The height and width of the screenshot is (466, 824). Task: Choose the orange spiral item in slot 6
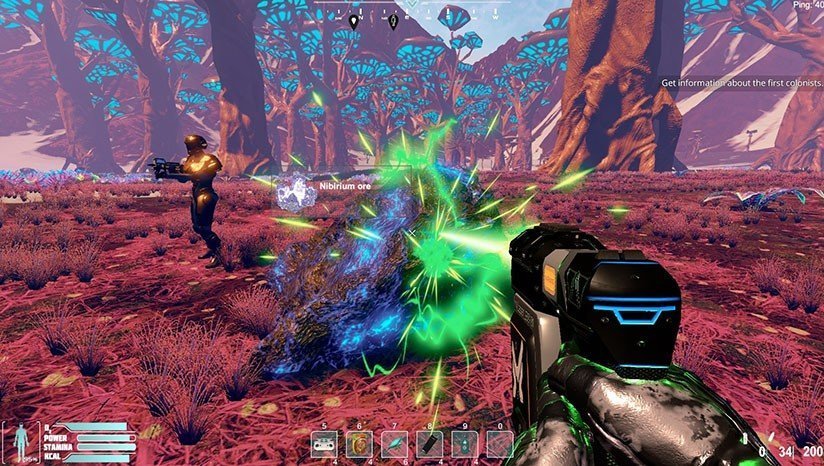point(359,443)
